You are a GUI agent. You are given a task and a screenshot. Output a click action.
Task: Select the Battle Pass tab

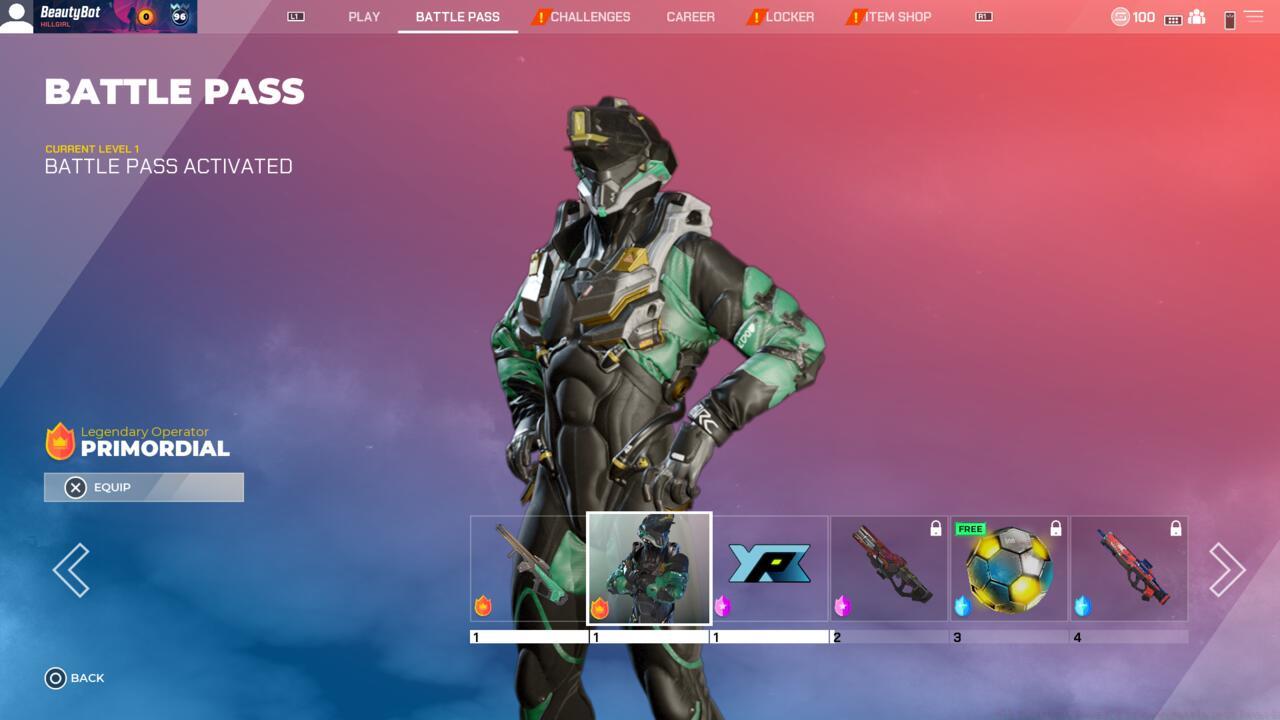[457, 17]
